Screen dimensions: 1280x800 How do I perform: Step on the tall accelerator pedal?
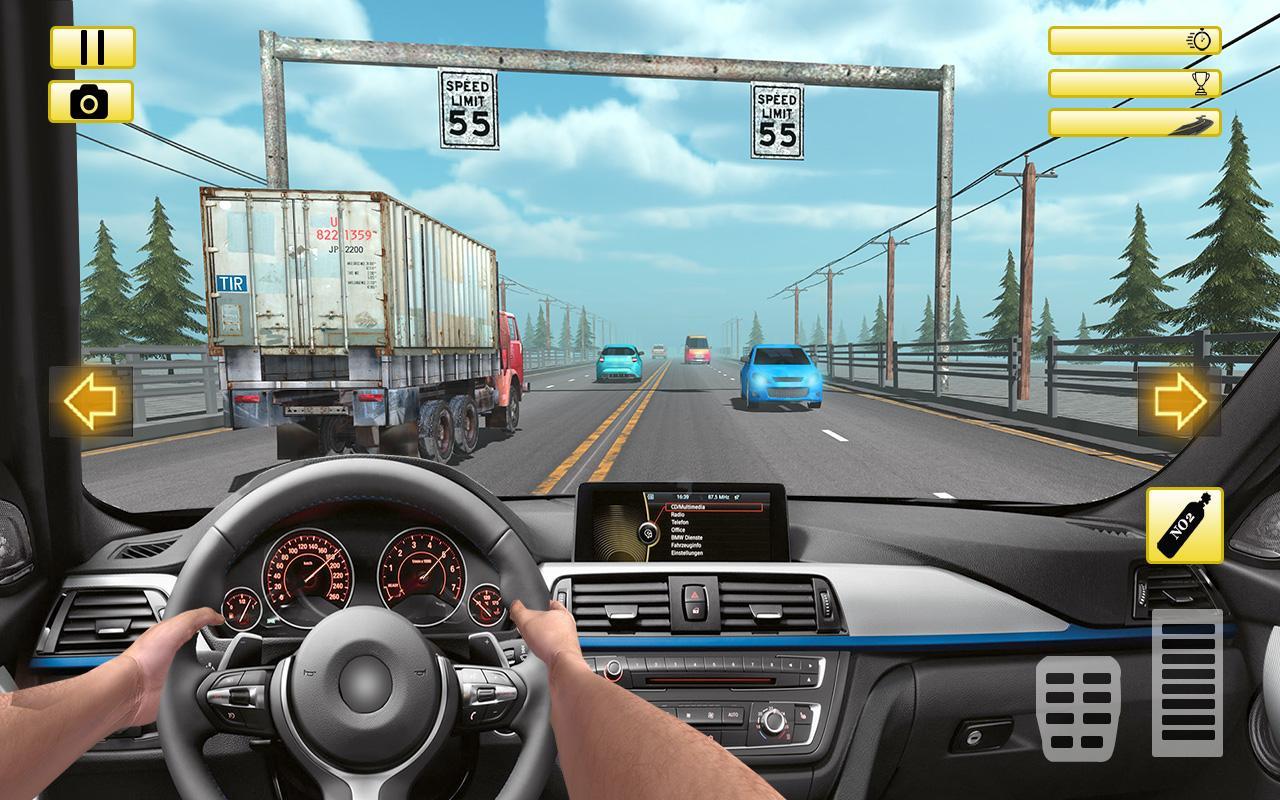tap(1187, 683)
